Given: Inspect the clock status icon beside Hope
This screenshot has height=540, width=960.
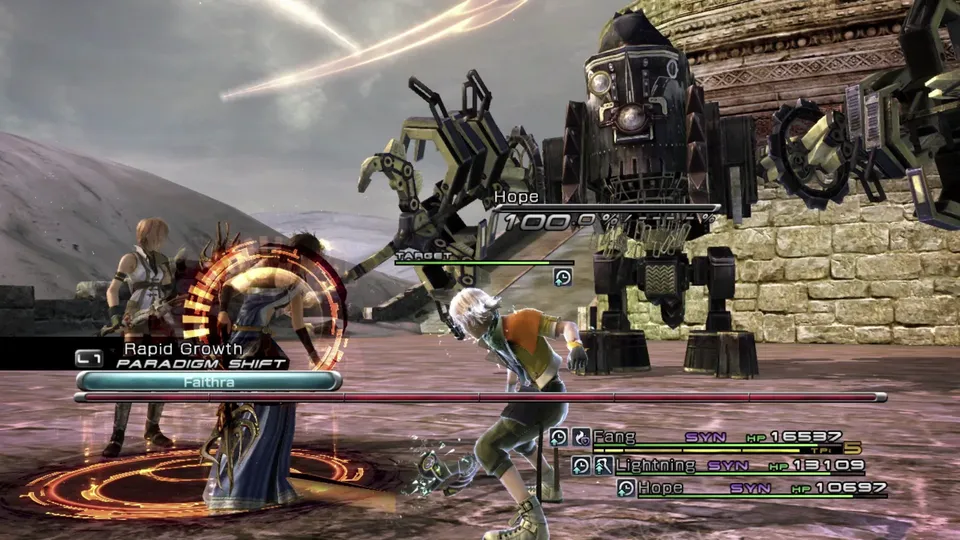Looking at the screenshot, I should click(x=626, y=488).
